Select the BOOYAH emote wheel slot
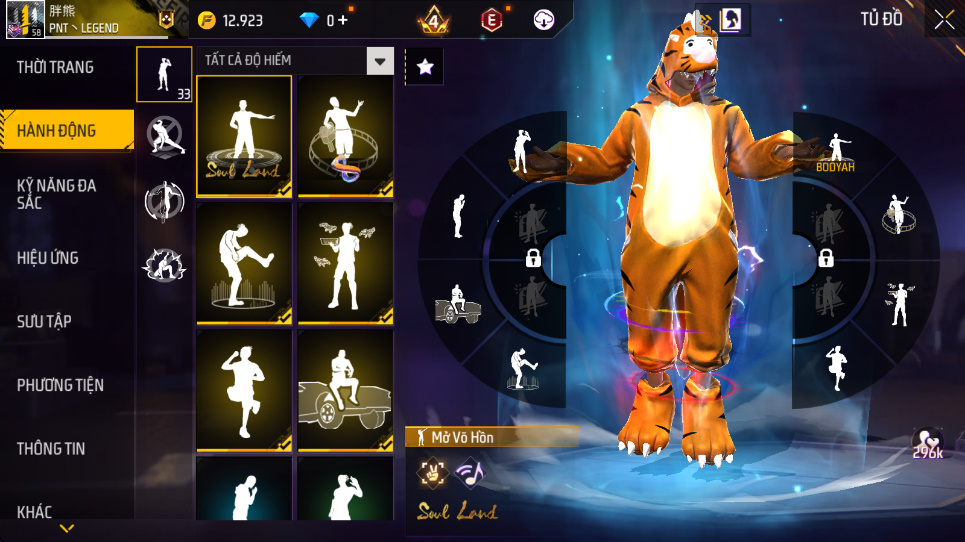 coord(835,150)
